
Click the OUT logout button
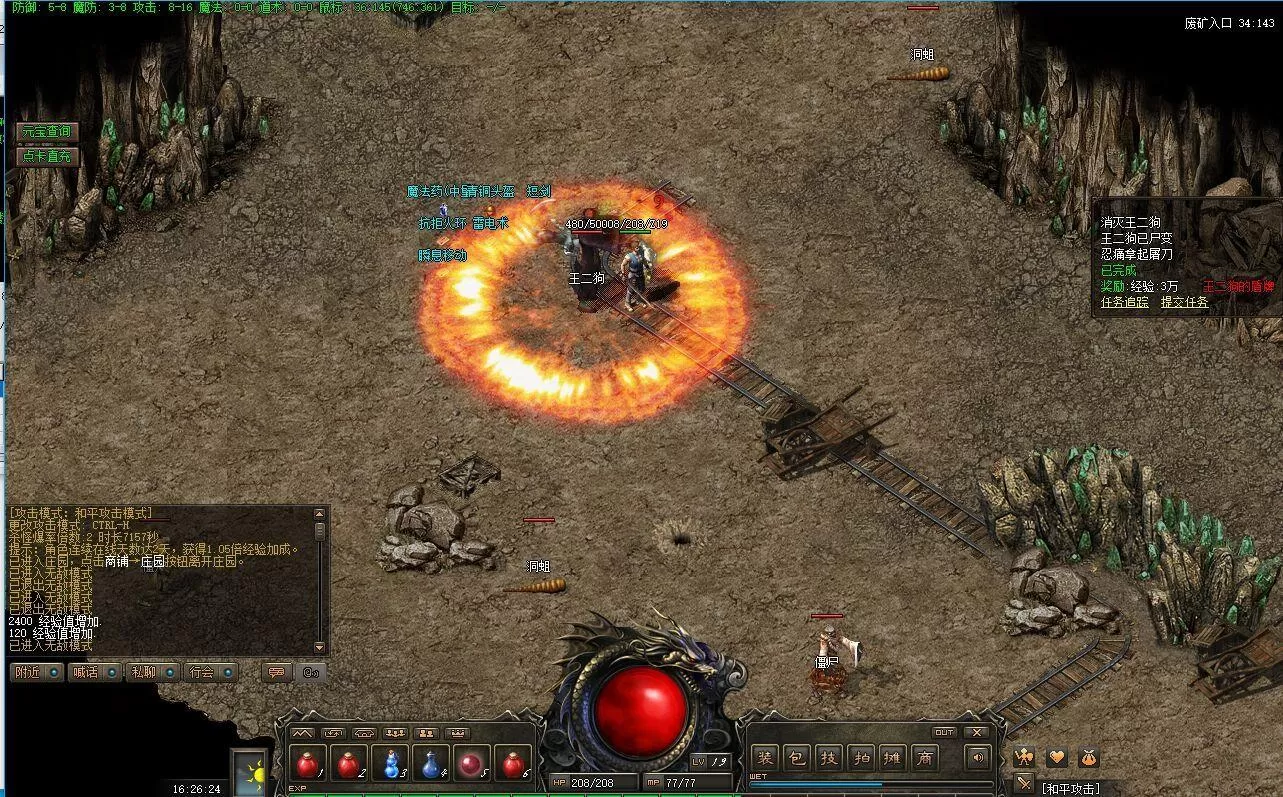(x=944, y=733)
